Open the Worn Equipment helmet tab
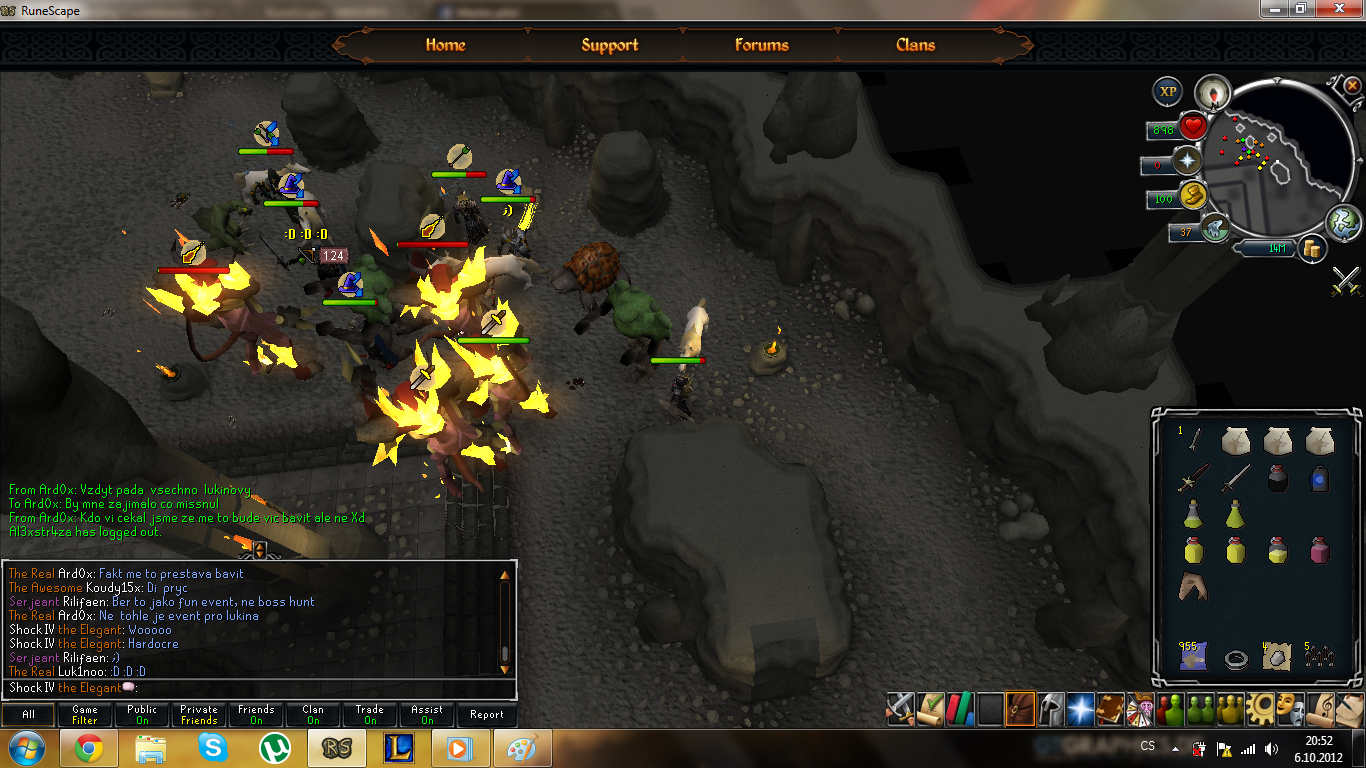 pyautogui.click(x=1050, y=708)
